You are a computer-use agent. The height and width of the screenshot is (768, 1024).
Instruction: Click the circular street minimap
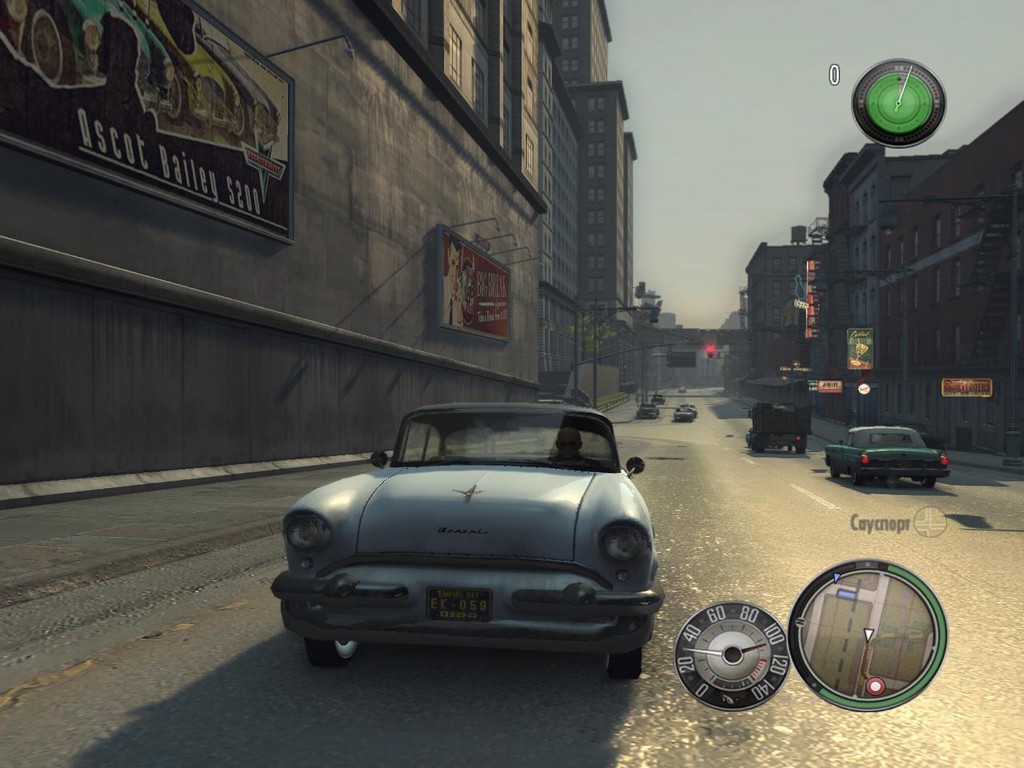(x=866, y=635)
